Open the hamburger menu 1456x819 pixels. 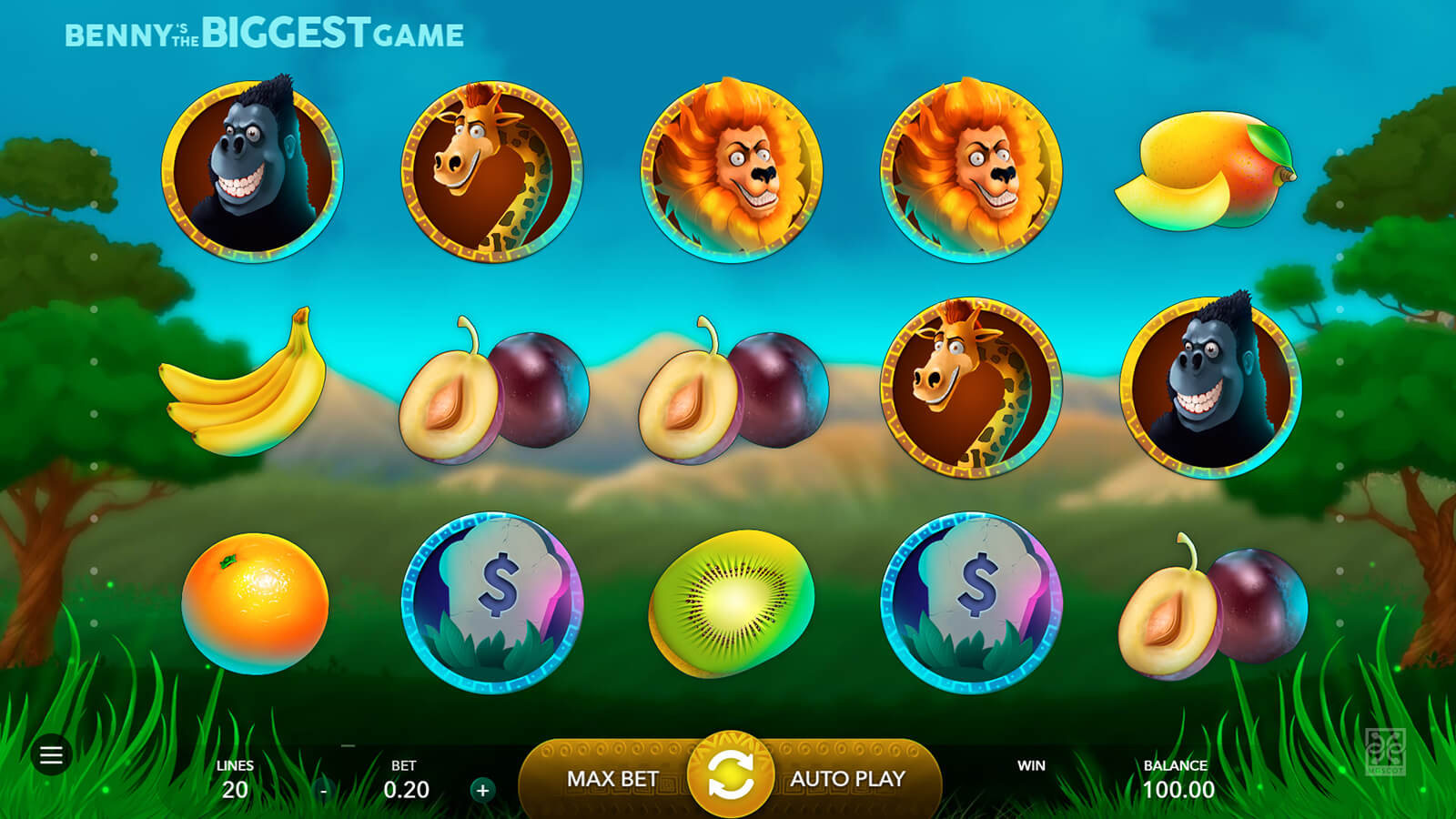(51, 754)
